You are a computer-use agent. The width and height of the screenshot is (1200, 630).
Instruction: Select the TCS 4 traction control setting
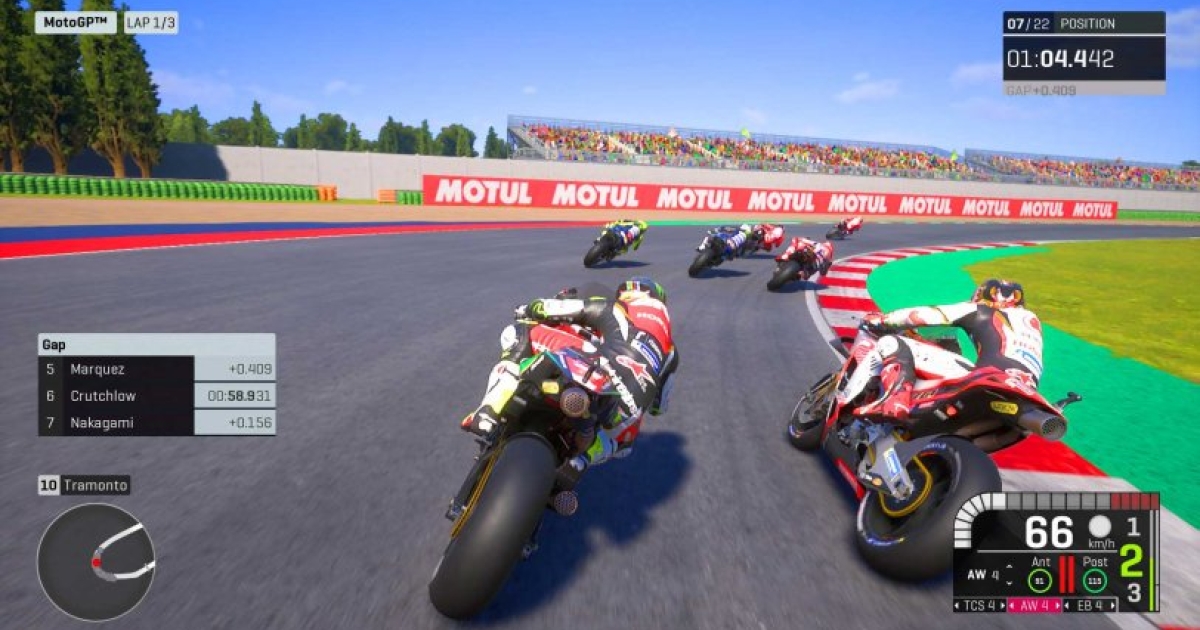click(980, 605)
